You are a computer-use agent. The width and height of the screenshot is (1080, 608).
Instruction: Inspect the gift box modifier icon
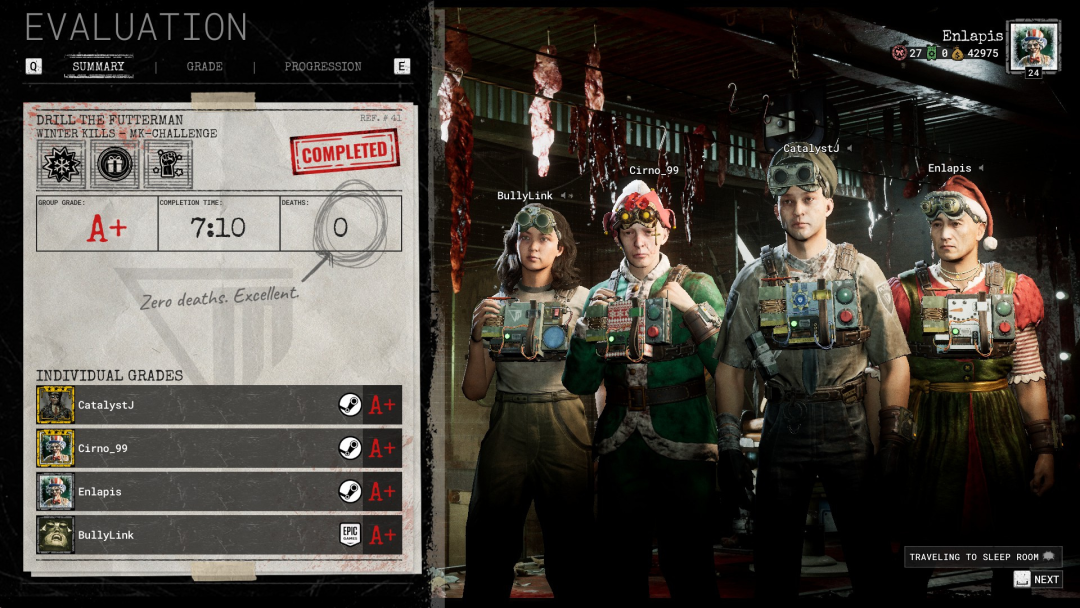[x=114, y=163]
